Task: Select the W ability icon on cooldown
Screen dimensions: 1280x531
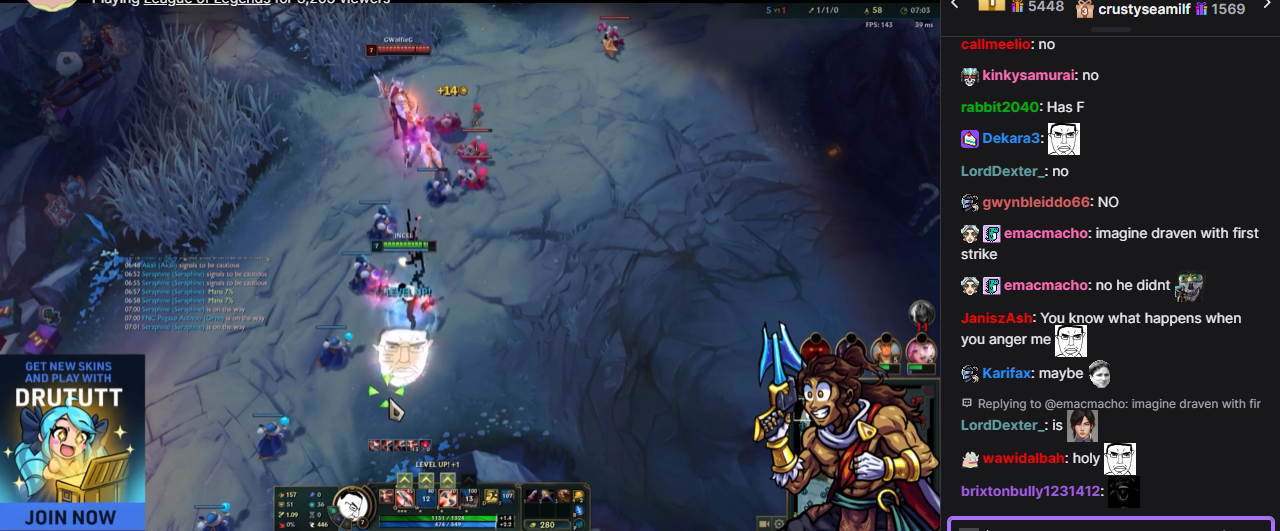Action: coord(426,498)
